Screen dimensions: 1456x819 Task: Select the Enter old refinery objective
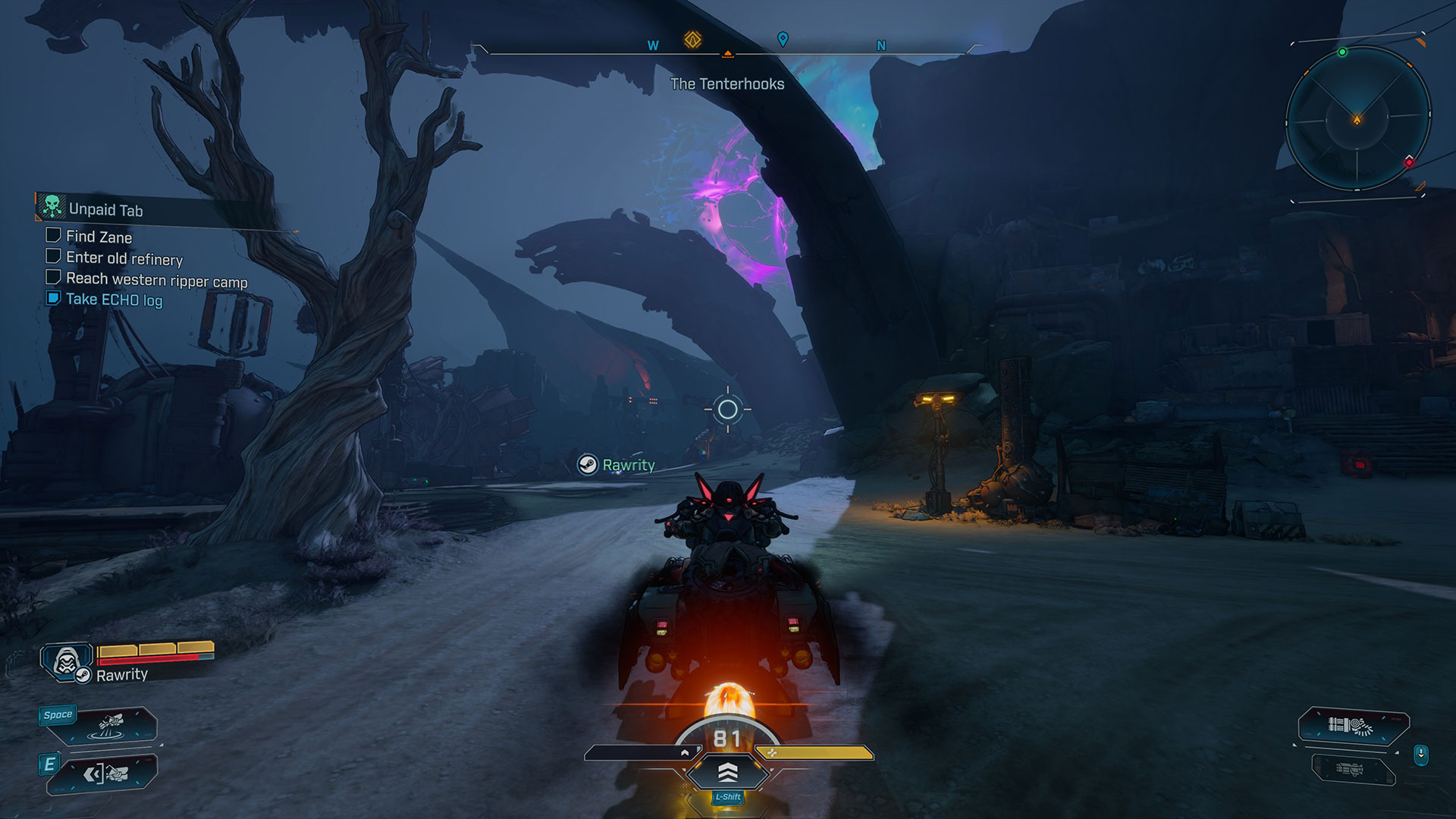tap(124, 259)
